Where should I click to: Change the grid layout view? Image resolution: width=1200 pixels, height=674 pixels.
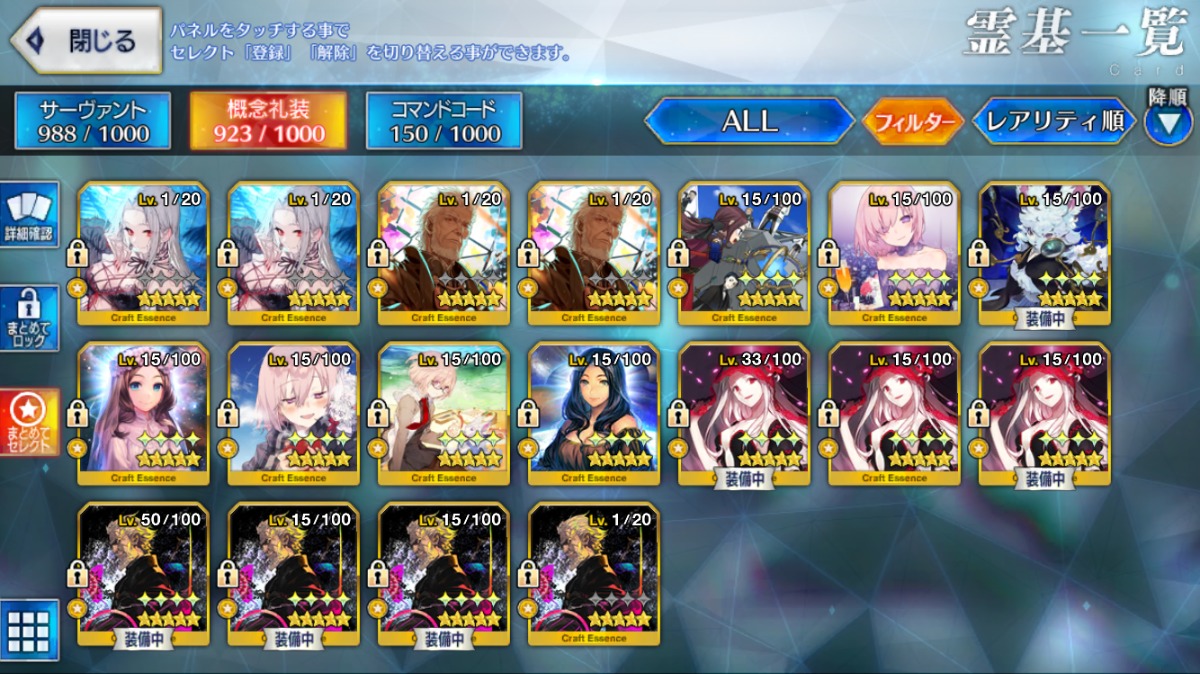29,628
